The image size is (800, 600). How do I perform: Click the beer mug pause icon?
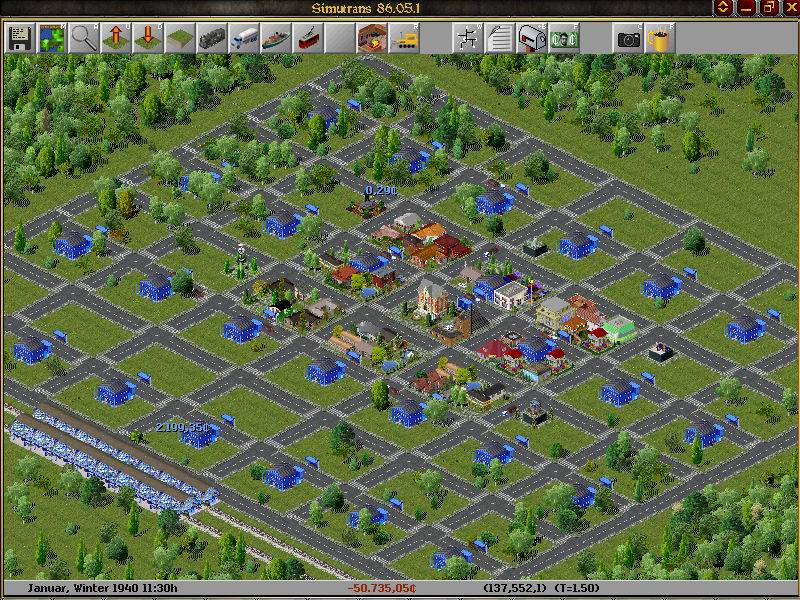(x=659, y=38)
